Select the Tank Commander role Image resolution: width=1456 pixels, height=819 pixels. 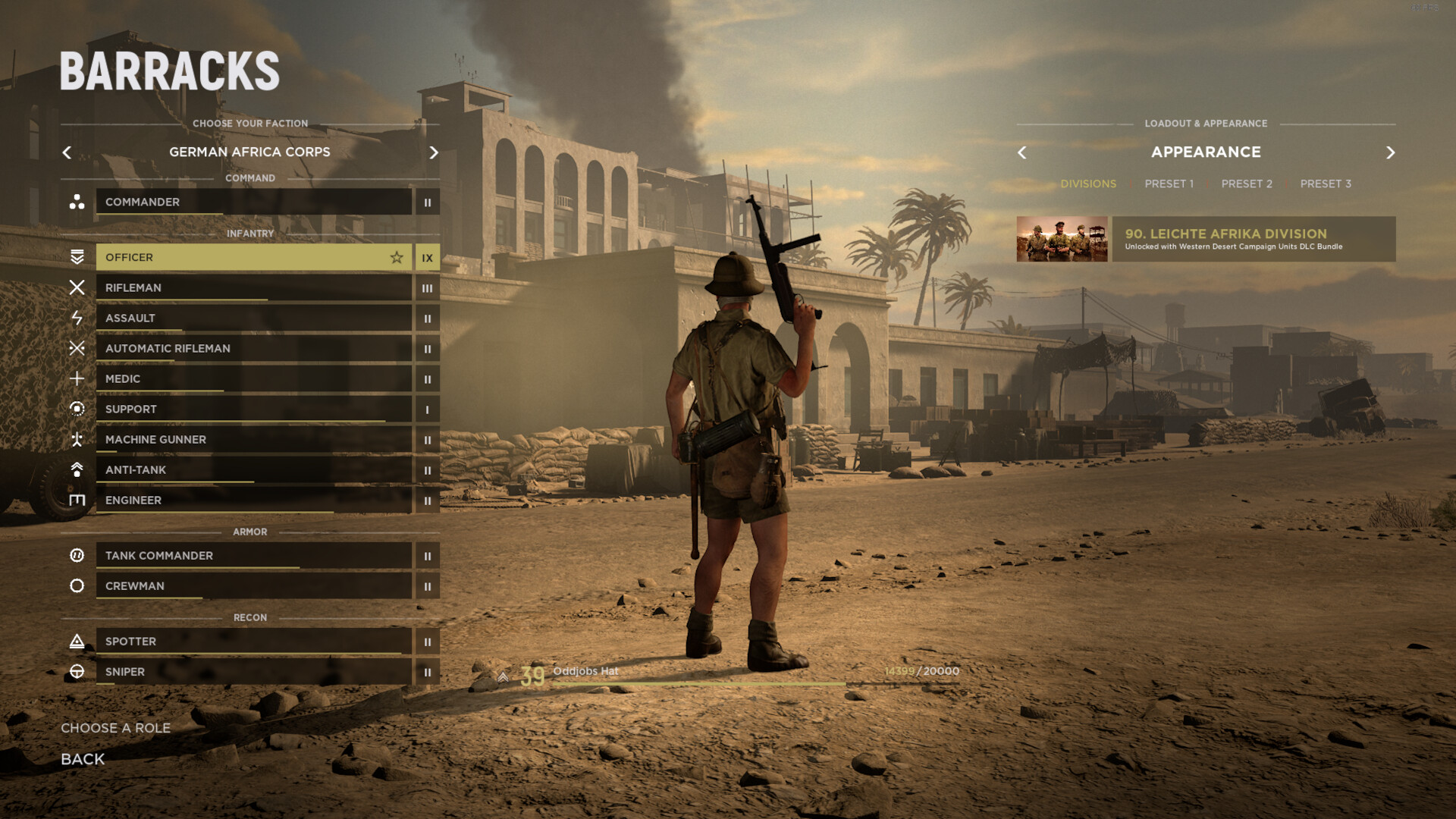pos(254,556)
